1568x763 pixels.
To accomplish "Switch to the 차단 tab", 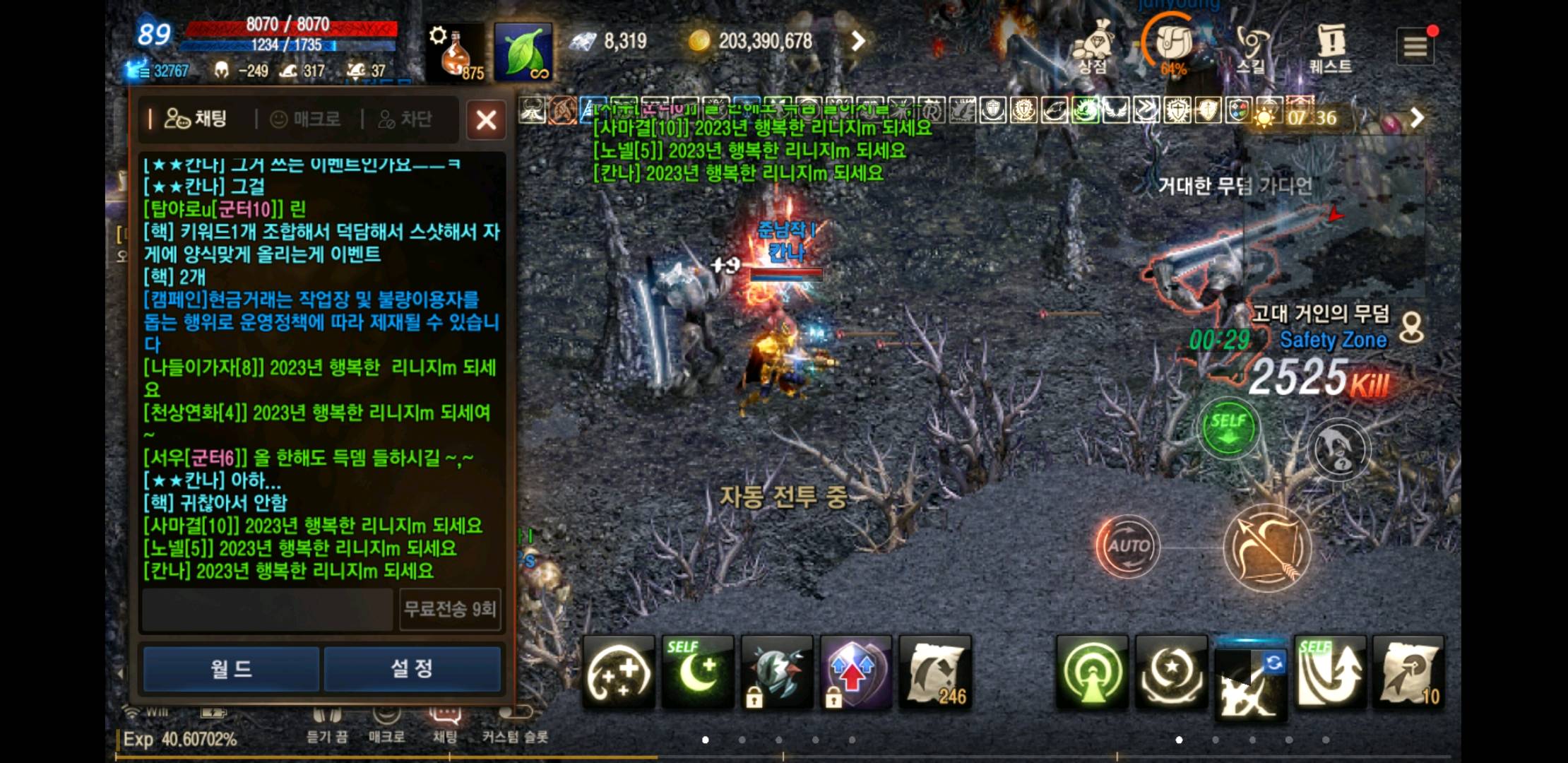I will 405,119.
